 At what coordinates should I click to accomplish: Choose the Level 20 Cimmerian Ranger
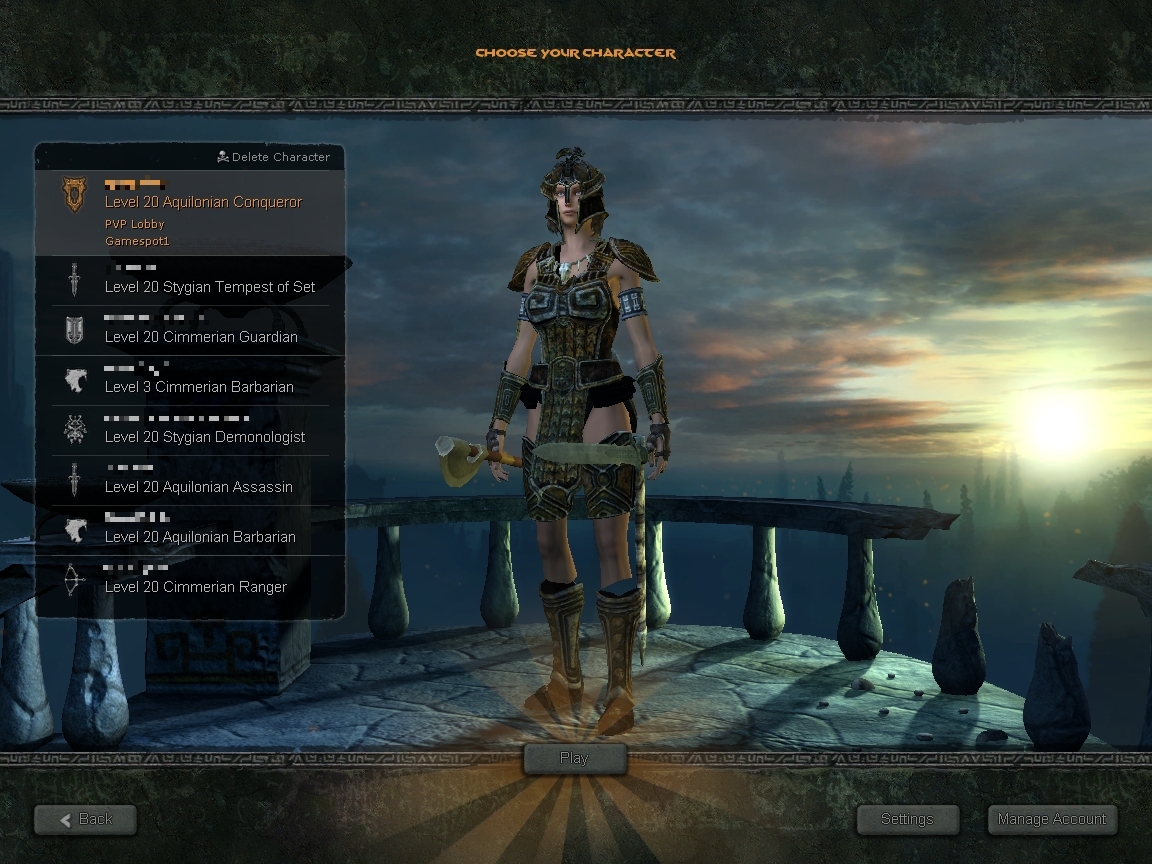click(195, 587)
